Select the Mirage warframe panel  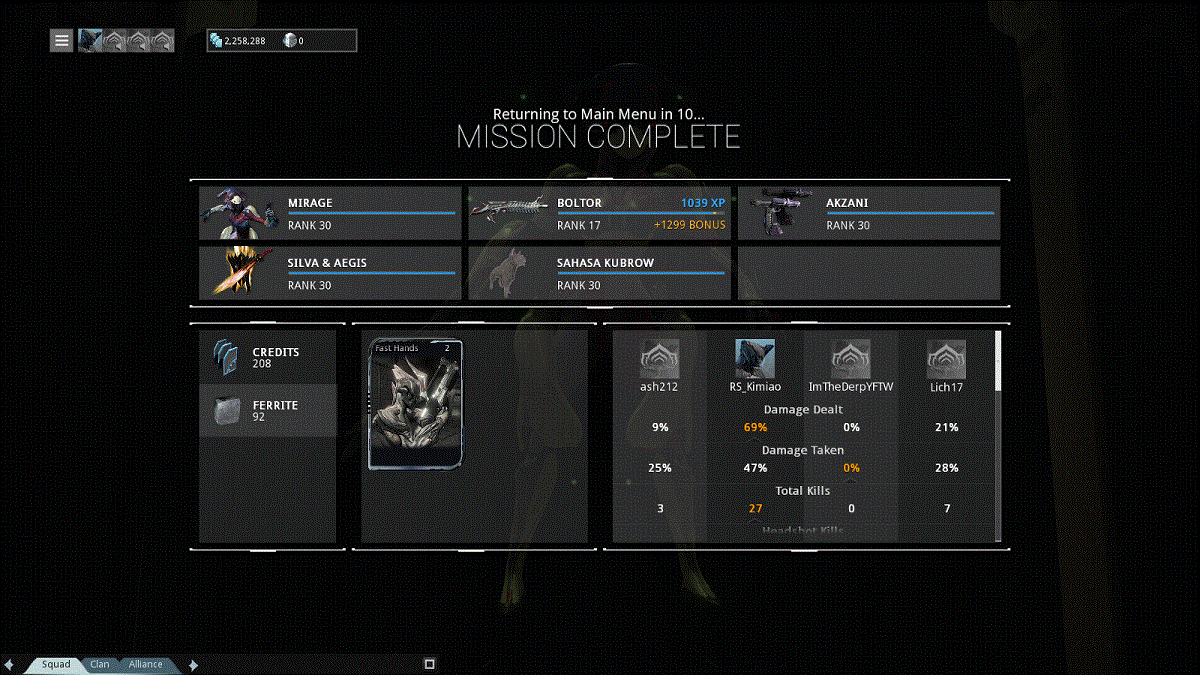click(x=330, y=213)
